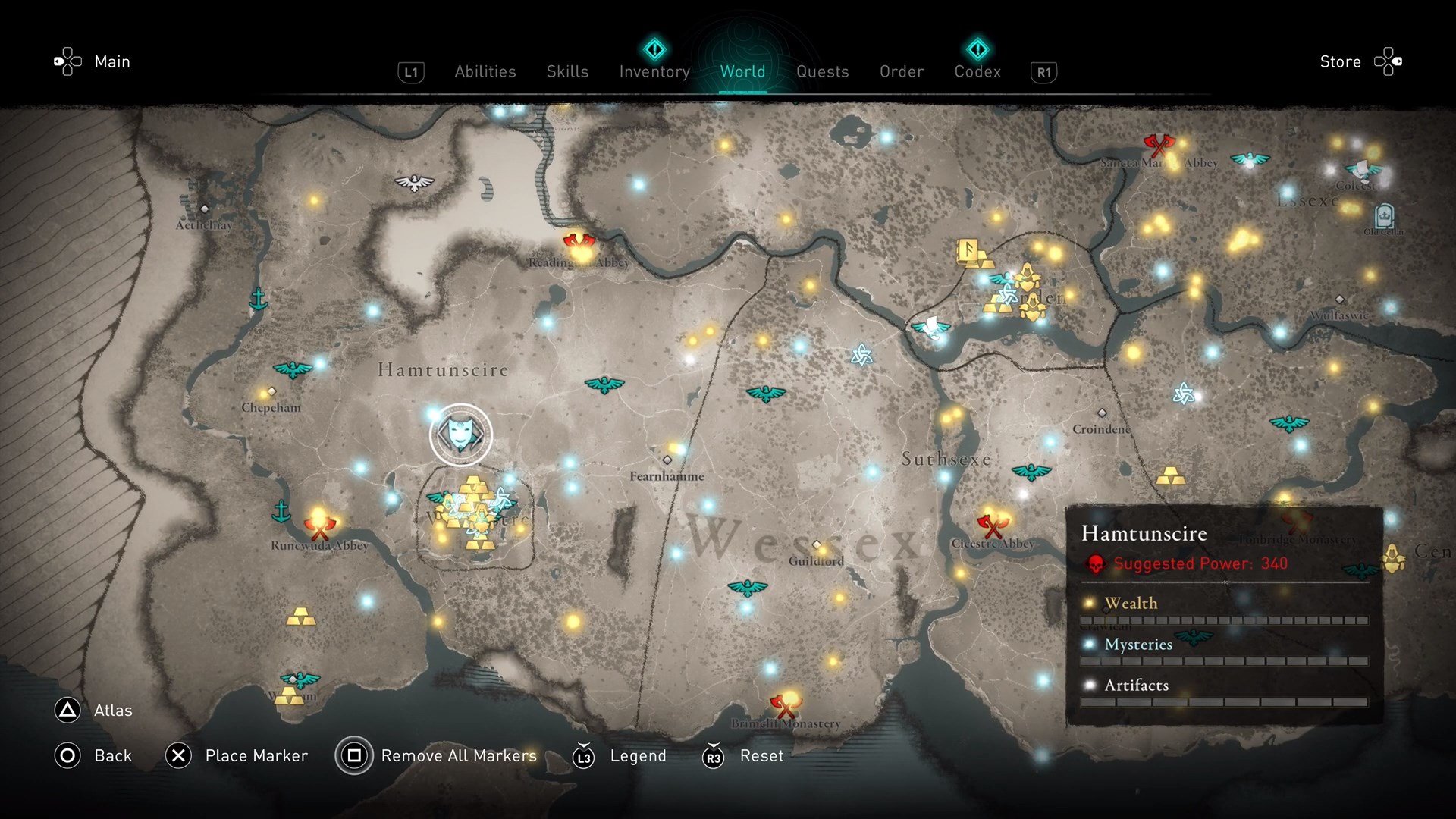
Task: Switch to the Codex tab
Action: (977, 71)
